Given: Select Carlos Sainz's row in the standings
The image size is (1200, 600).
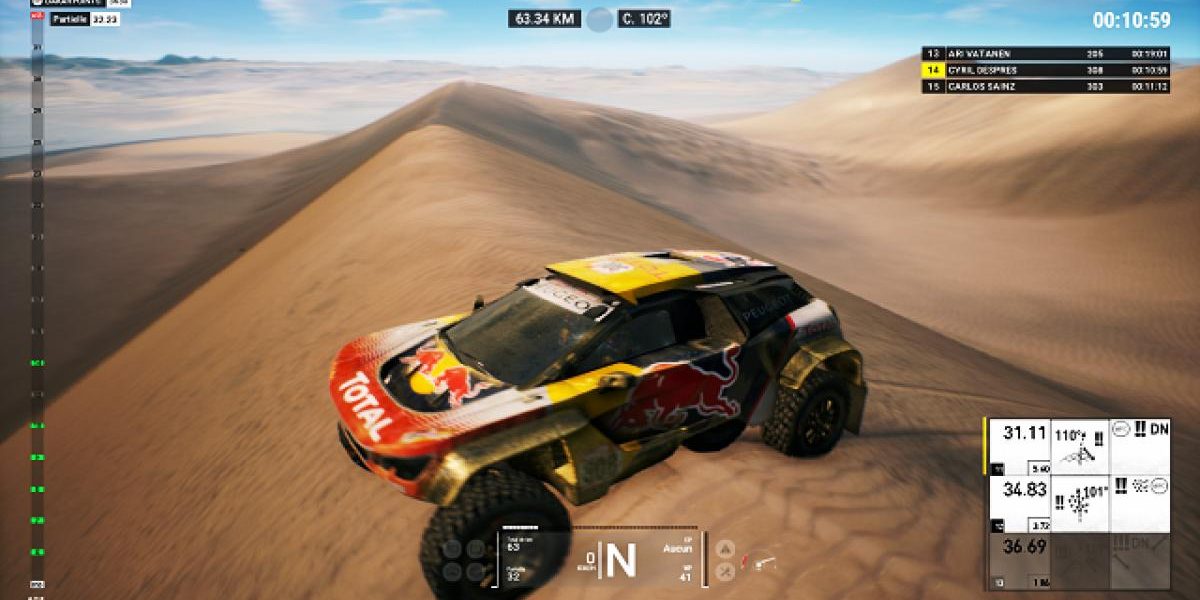Looking at the screenshot, I should pos(1046,86).
